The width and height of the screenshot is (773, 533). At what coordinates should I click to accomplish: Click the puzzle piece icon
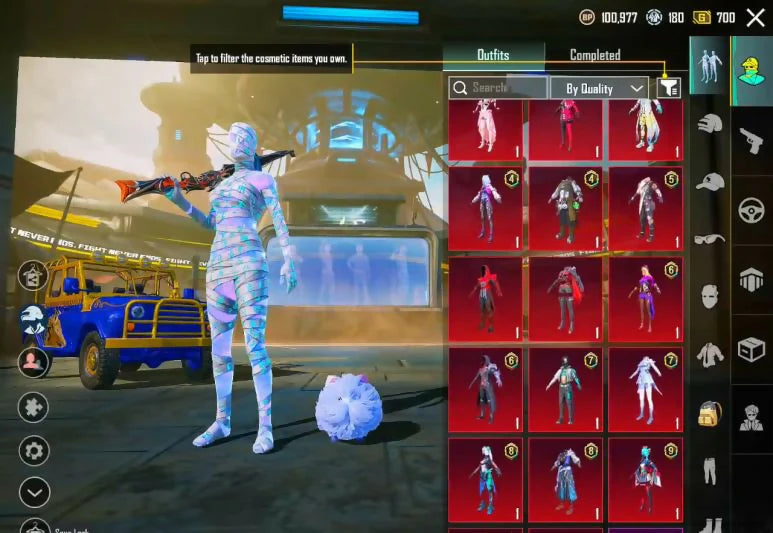[x=34, y=406]
